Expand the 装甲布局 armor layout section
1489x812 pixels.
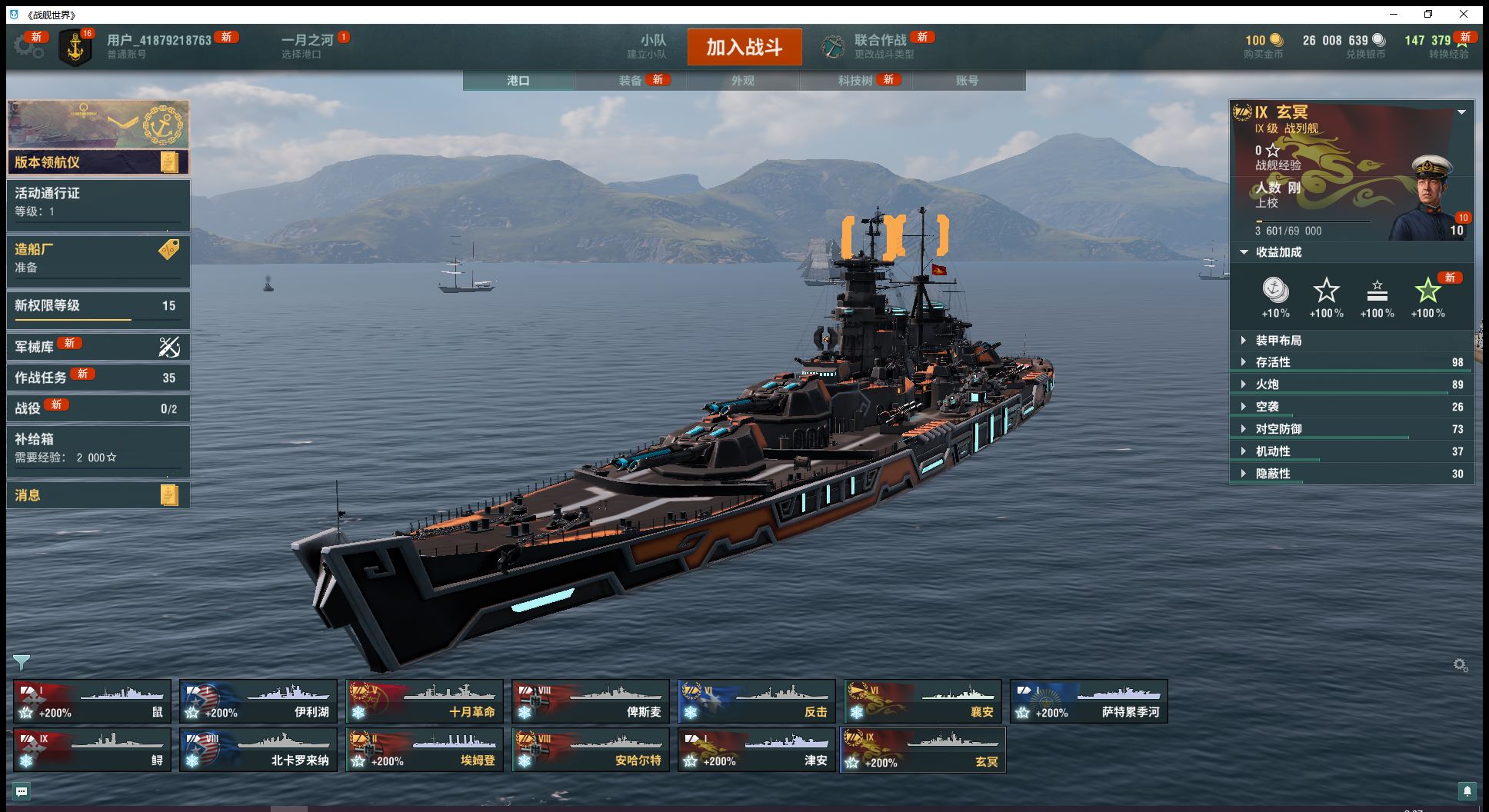[x=1278, y=341]
